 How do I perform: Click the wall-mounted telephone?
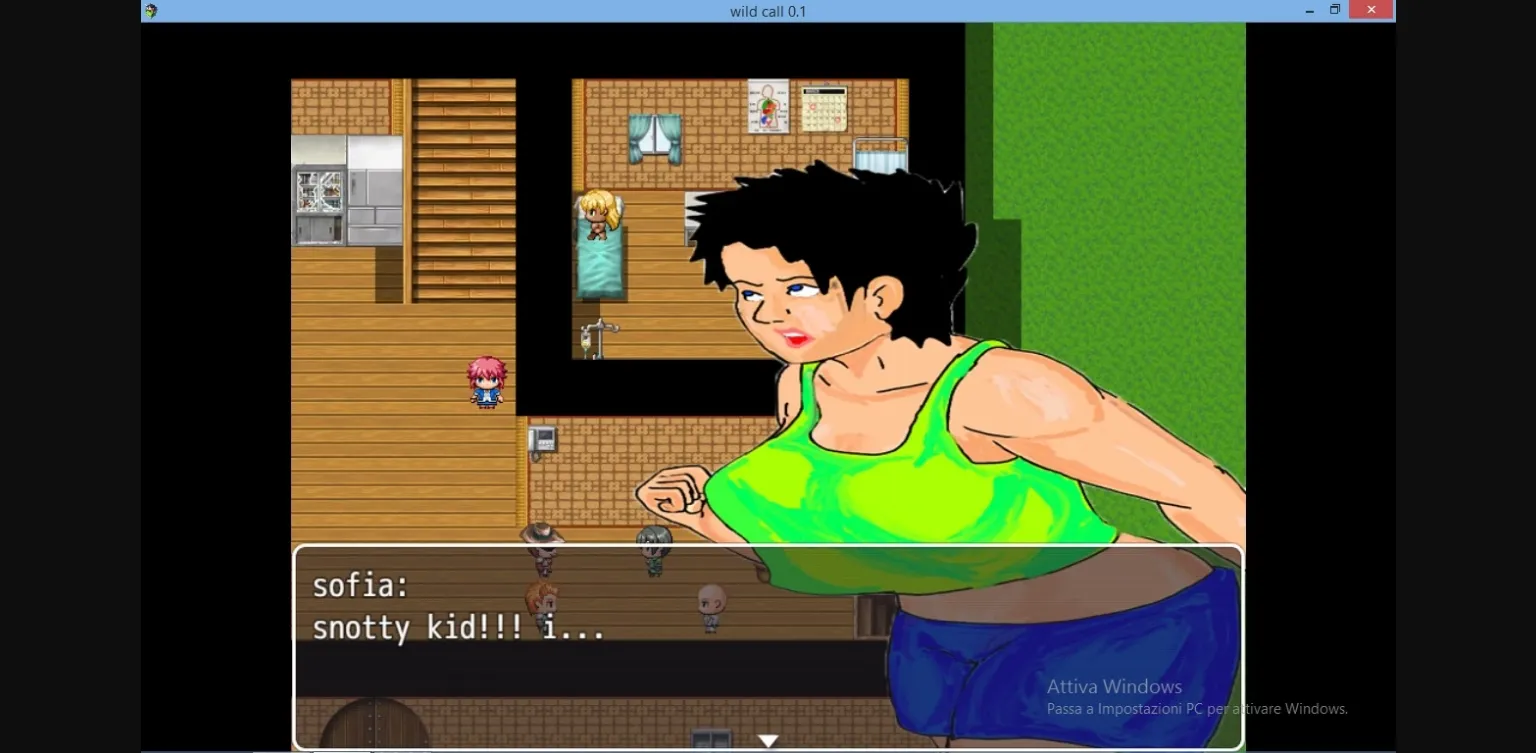(541, 437)
